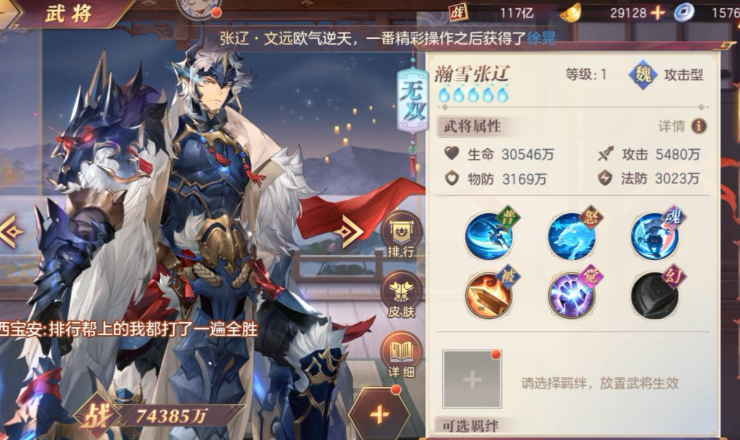Open the 皮肤 skin menu
This screenshot has height=440, width=740.
[401, 293]
